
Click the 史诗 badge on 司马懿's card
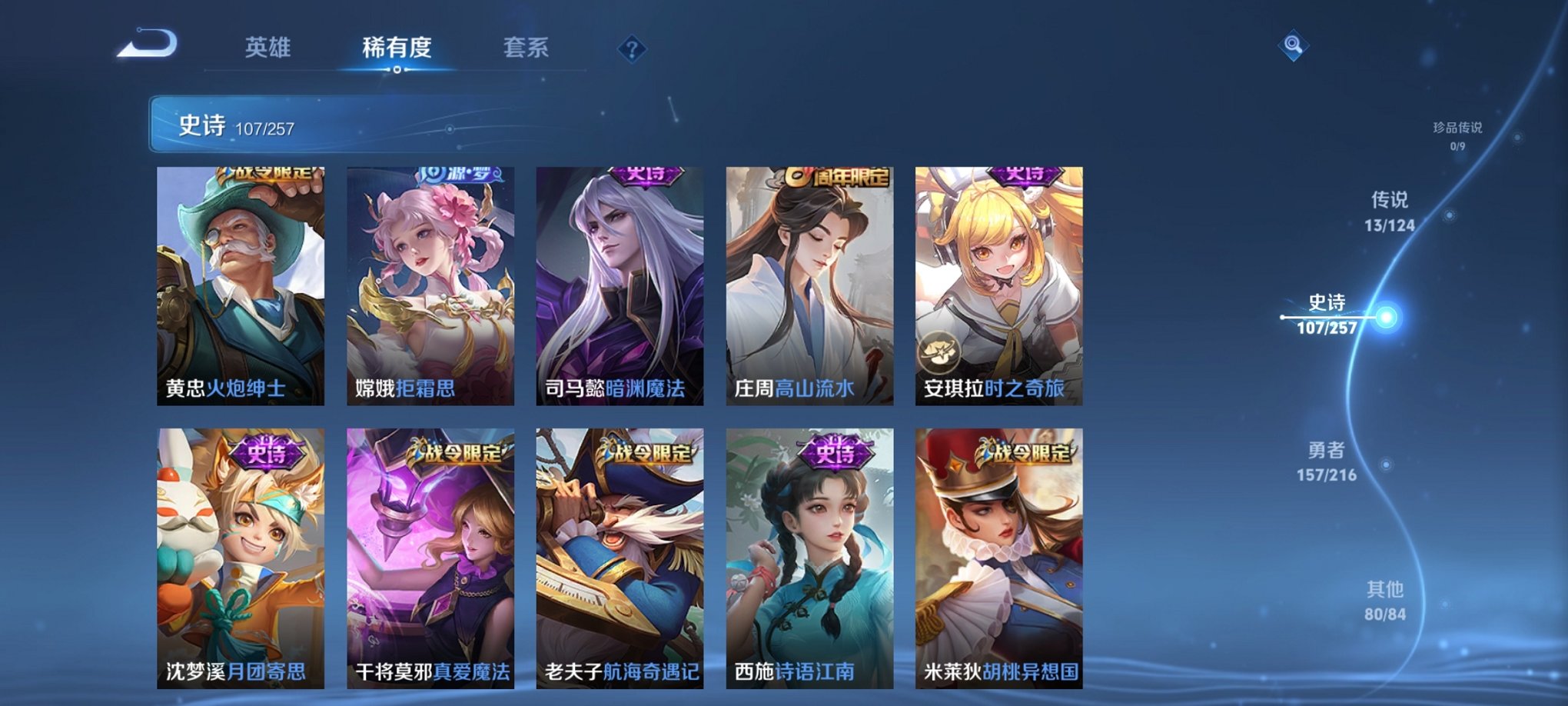[645, 175]
